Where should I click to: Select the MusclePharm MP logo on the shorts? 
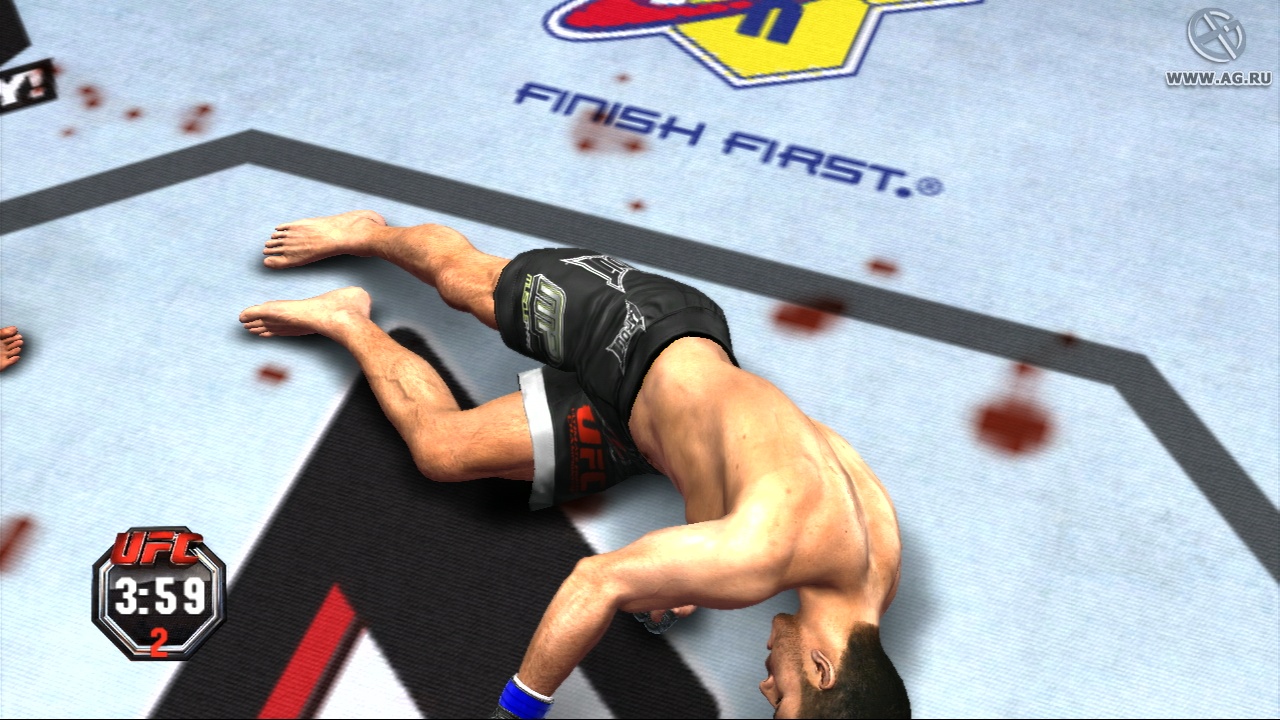[548, 318]
